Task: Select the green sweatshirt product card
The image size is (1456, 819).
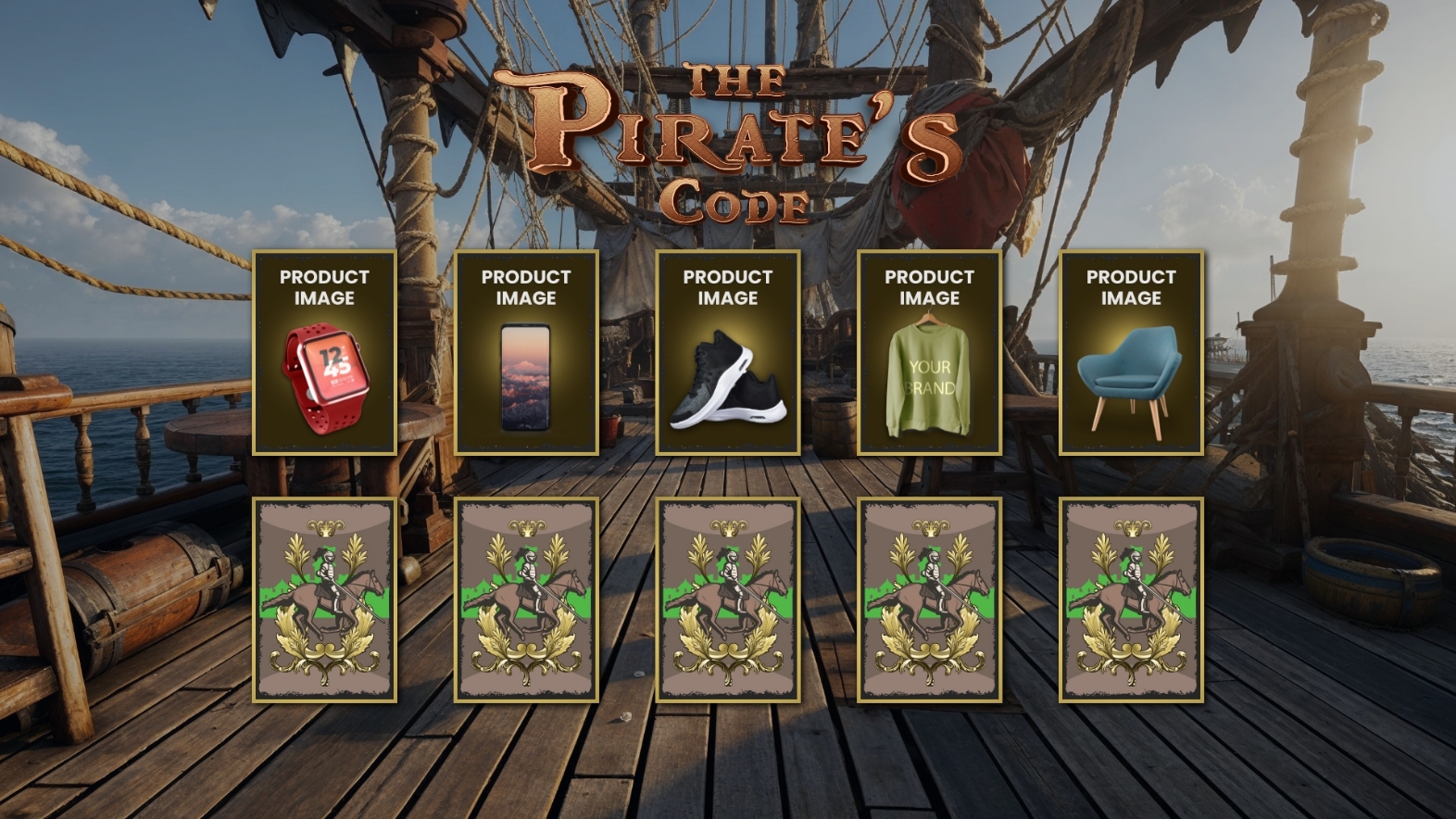Action: [x=929, y=353]
